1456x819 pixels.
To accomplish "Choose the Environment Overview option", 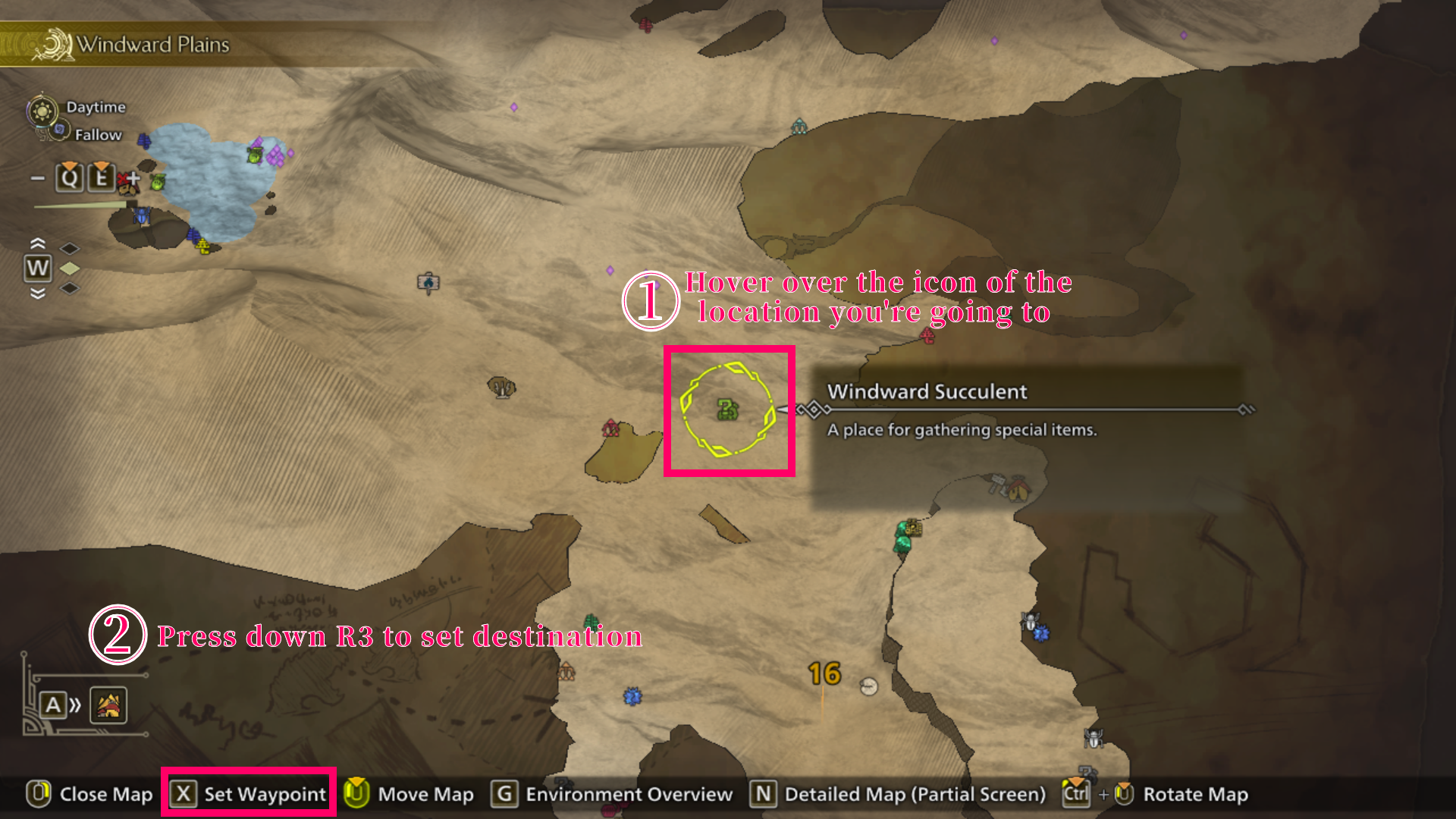I will point(613,794).
